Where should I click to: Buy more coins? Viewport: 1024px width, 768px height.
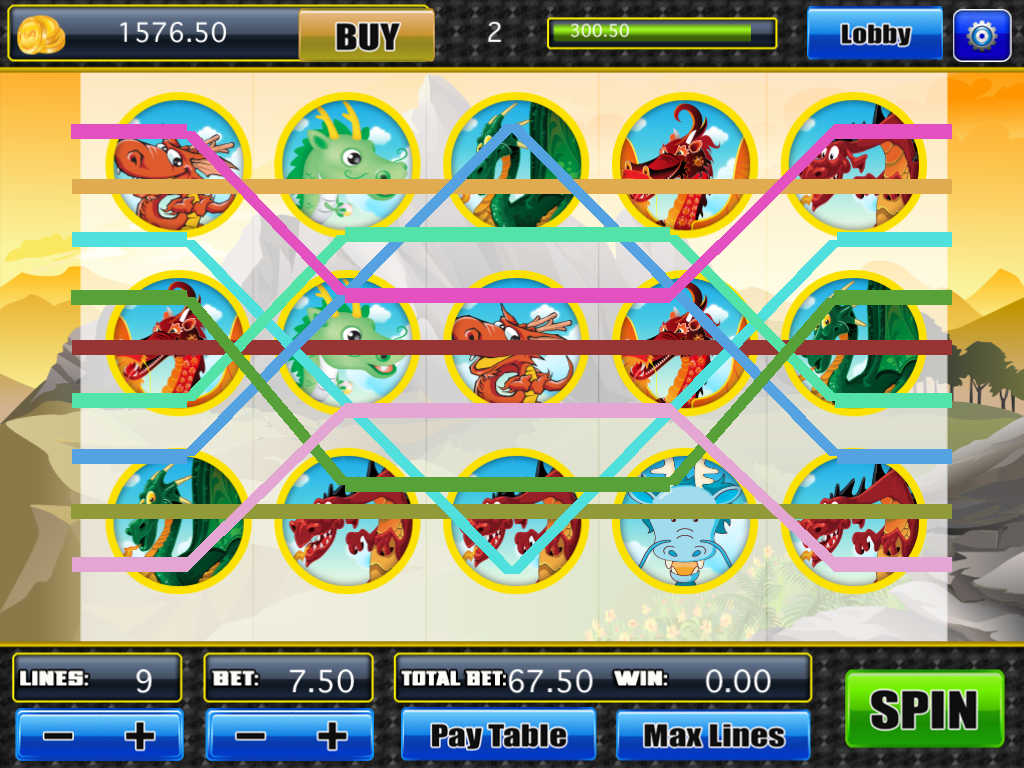click(x=366, y=36)
